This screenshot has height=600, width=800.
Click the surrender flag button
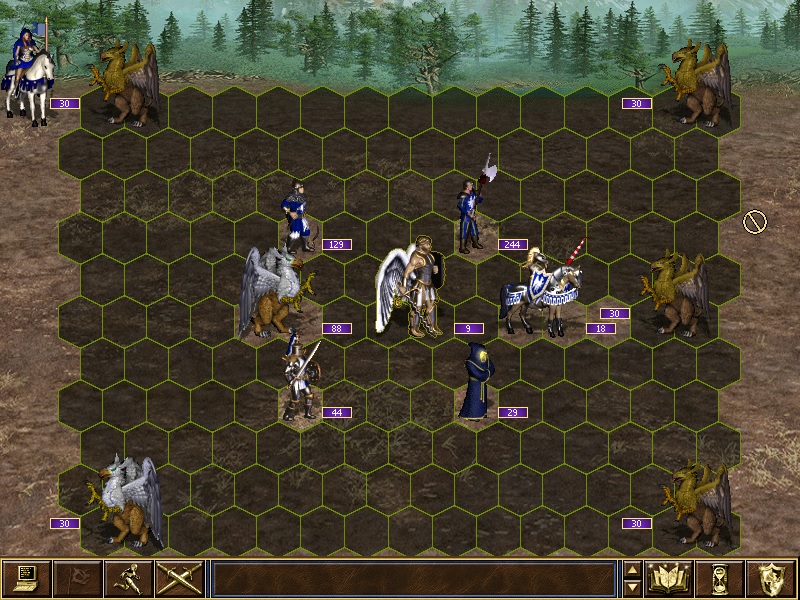tap(77, 578)
